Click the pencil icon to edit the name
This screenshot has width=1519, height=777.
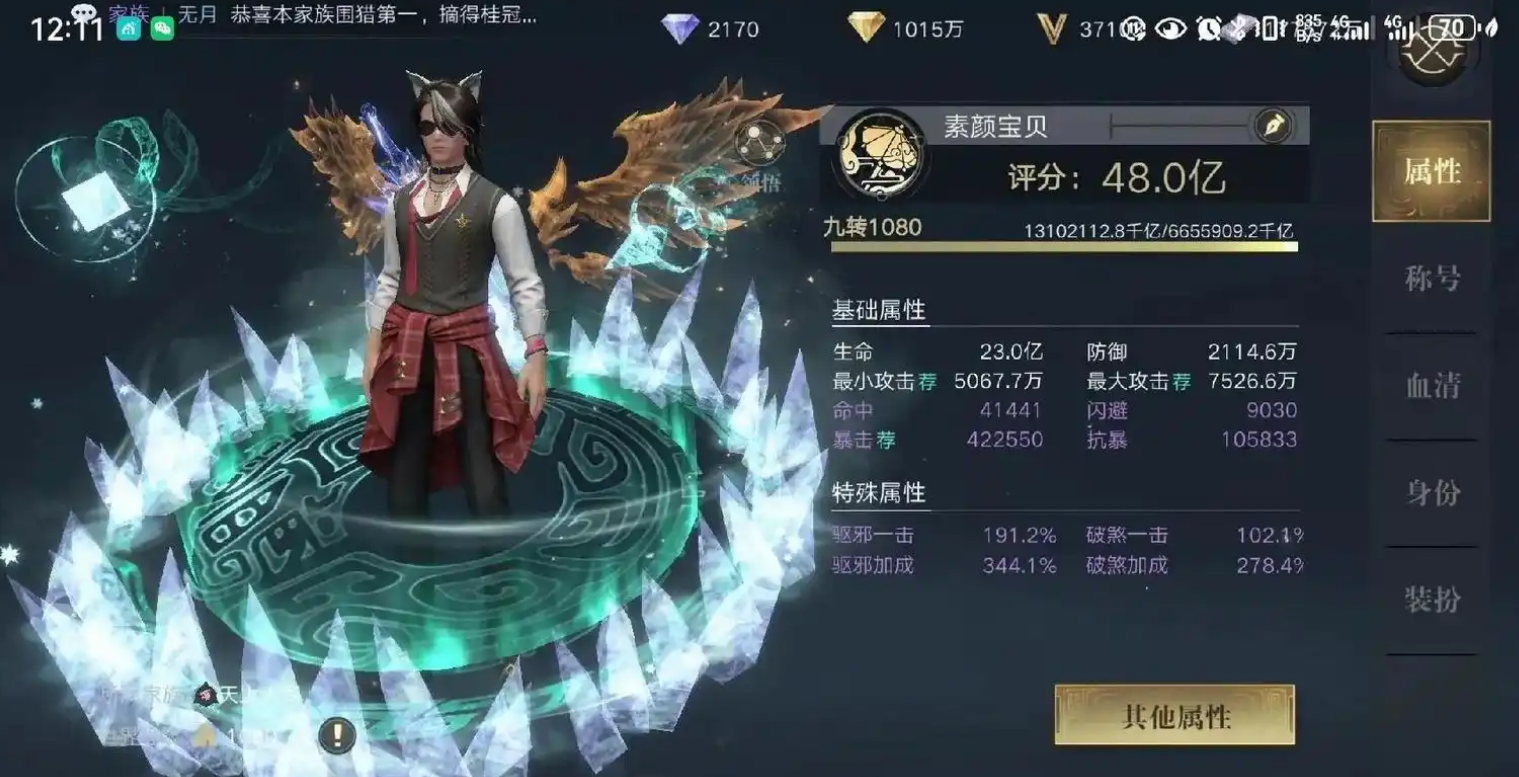coord(1273,126)
